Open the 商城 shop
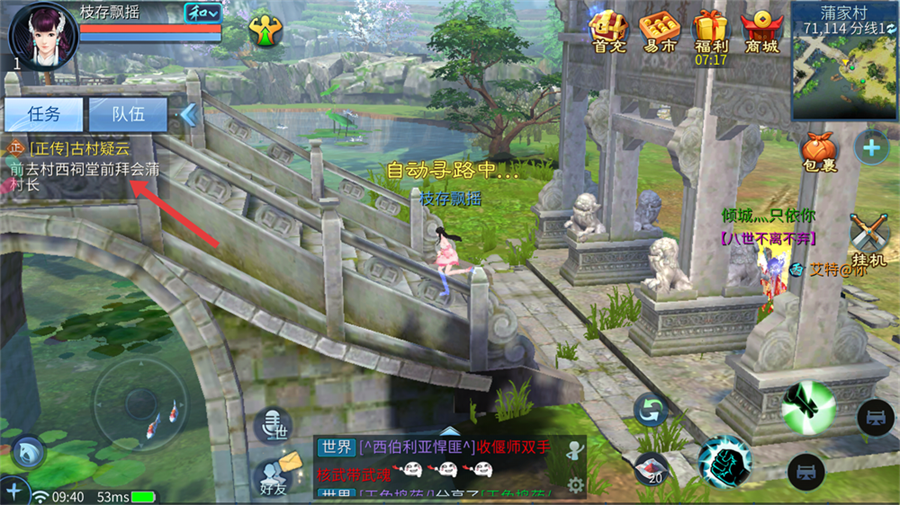 coord(761,33)
